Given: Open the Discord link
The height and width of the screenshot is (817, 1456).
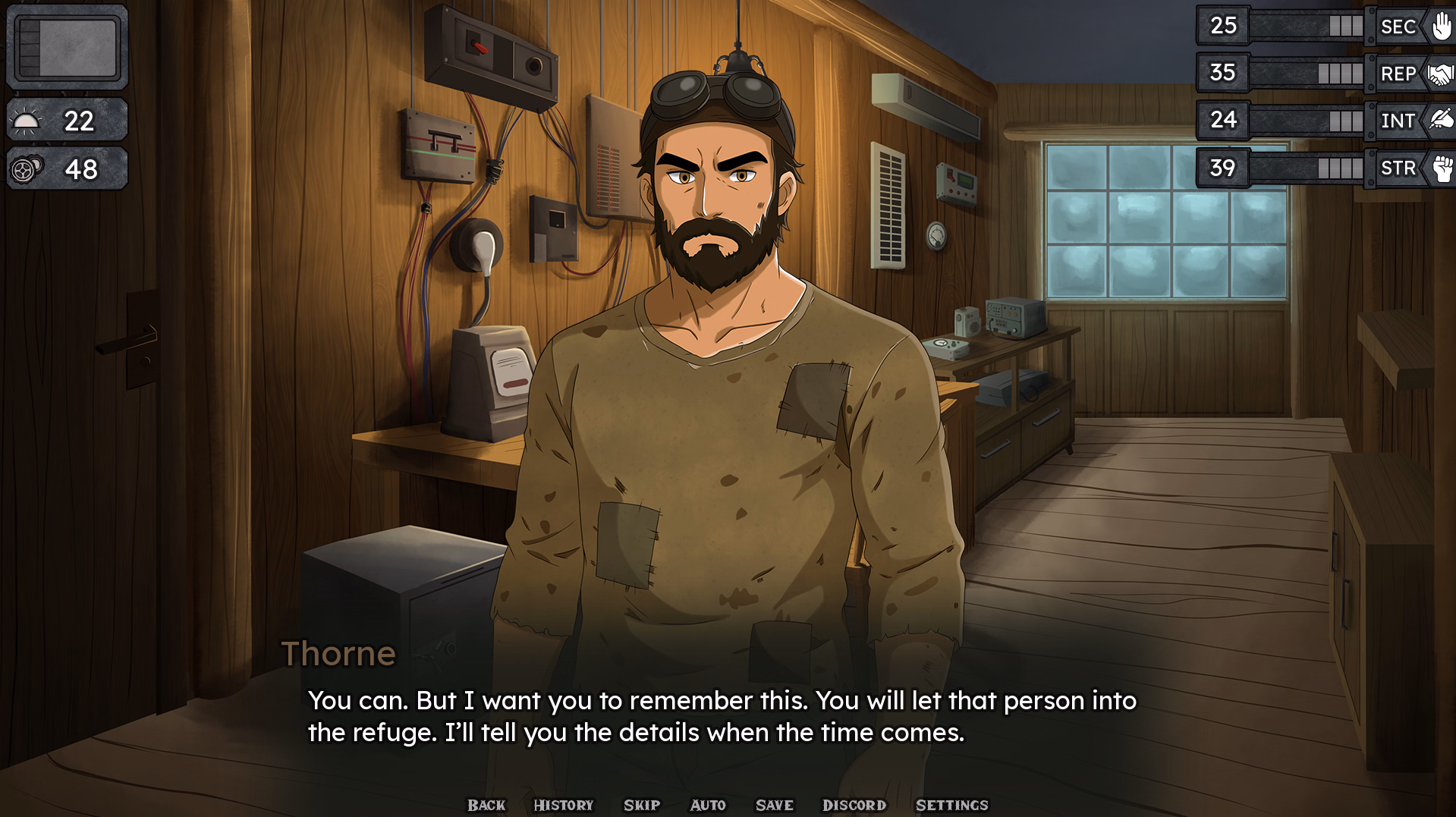Looking at the screenshot, I should coord(854,805).
